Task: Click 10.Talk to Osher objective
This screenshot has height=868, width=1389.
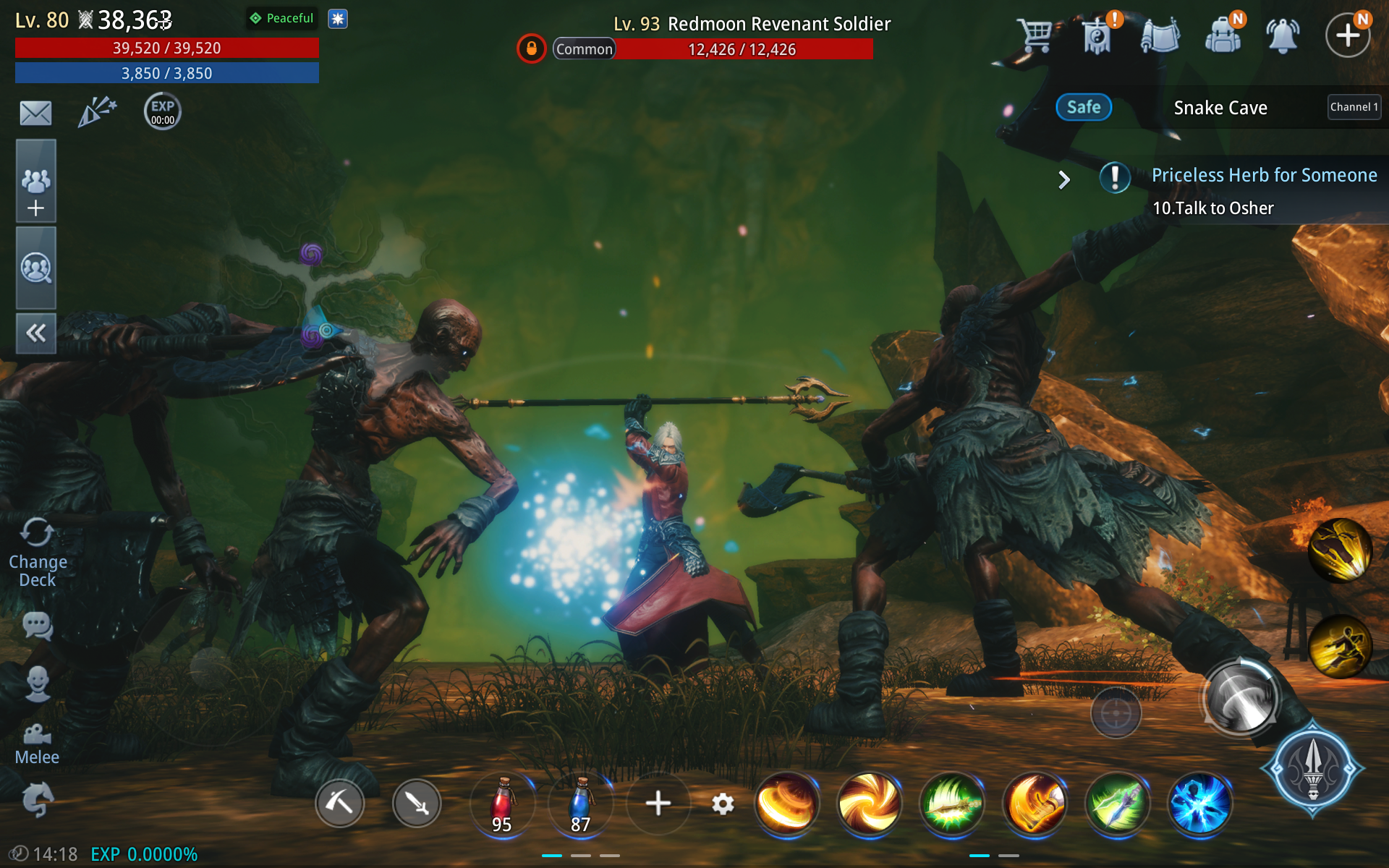Action: (1214, 208)
